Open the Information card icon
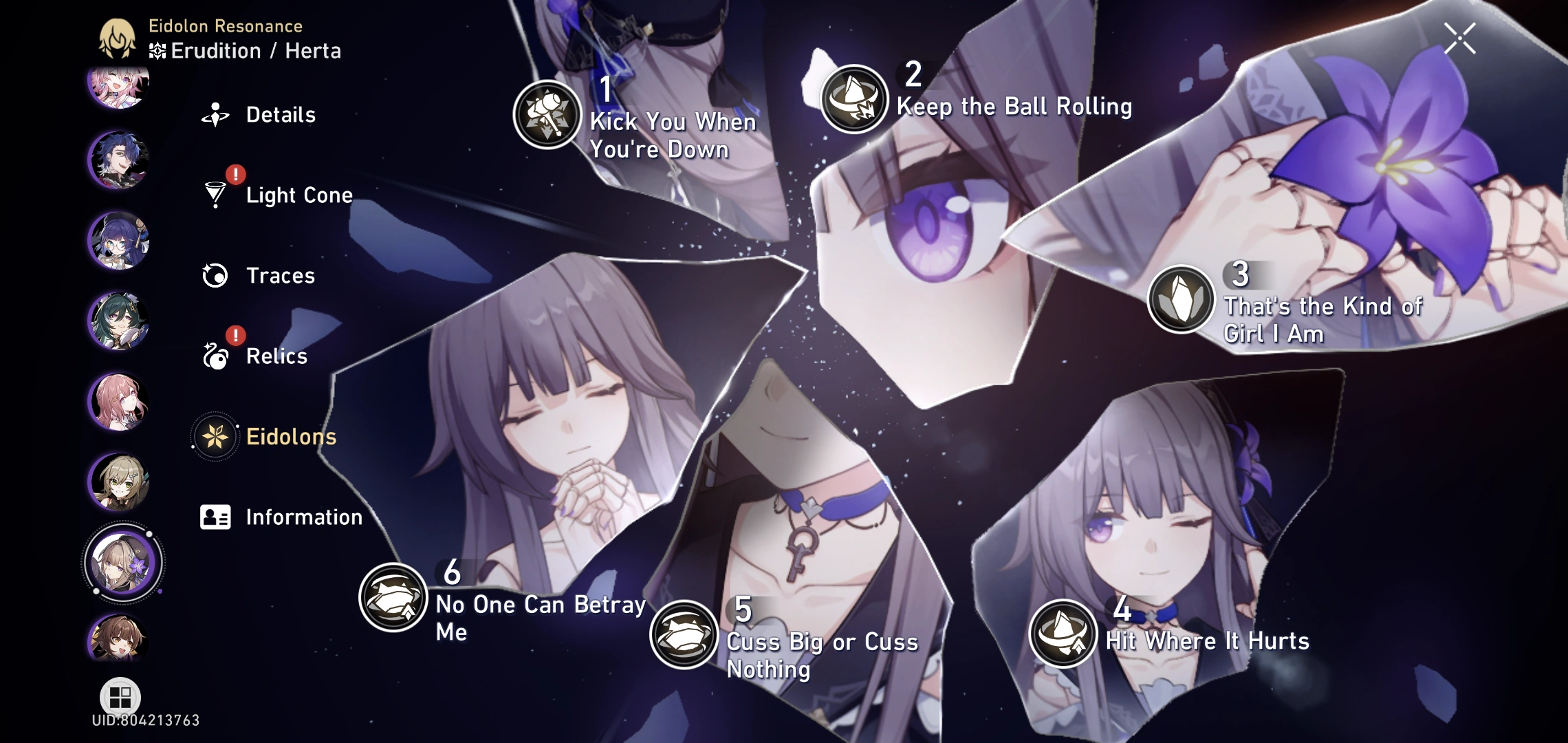The height and width of the screenshot is (743, 1568). click(x=215, y=517)
